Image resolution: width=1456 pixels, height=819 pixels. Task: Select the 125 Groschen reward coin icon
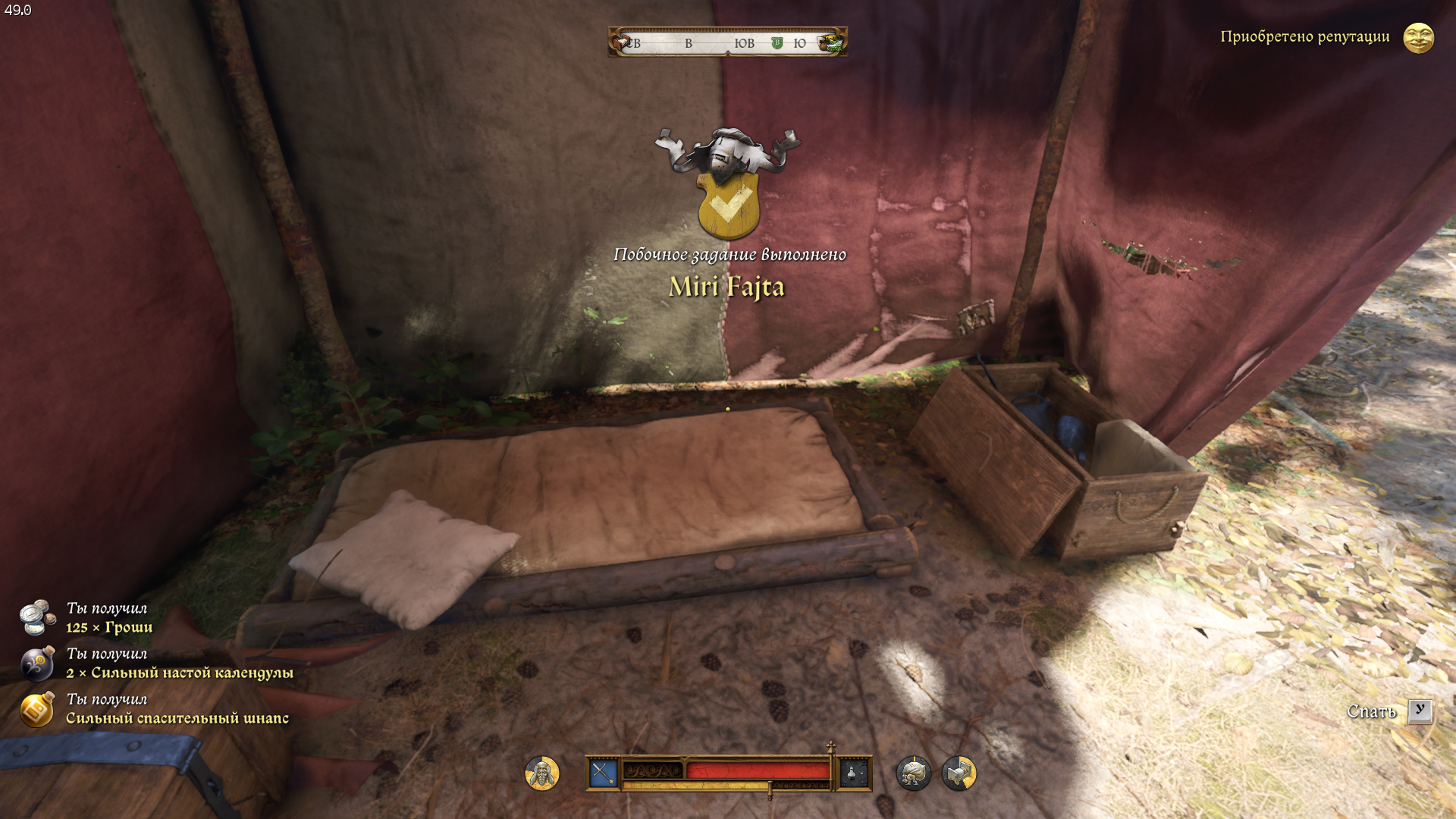(x=37, y=617)
